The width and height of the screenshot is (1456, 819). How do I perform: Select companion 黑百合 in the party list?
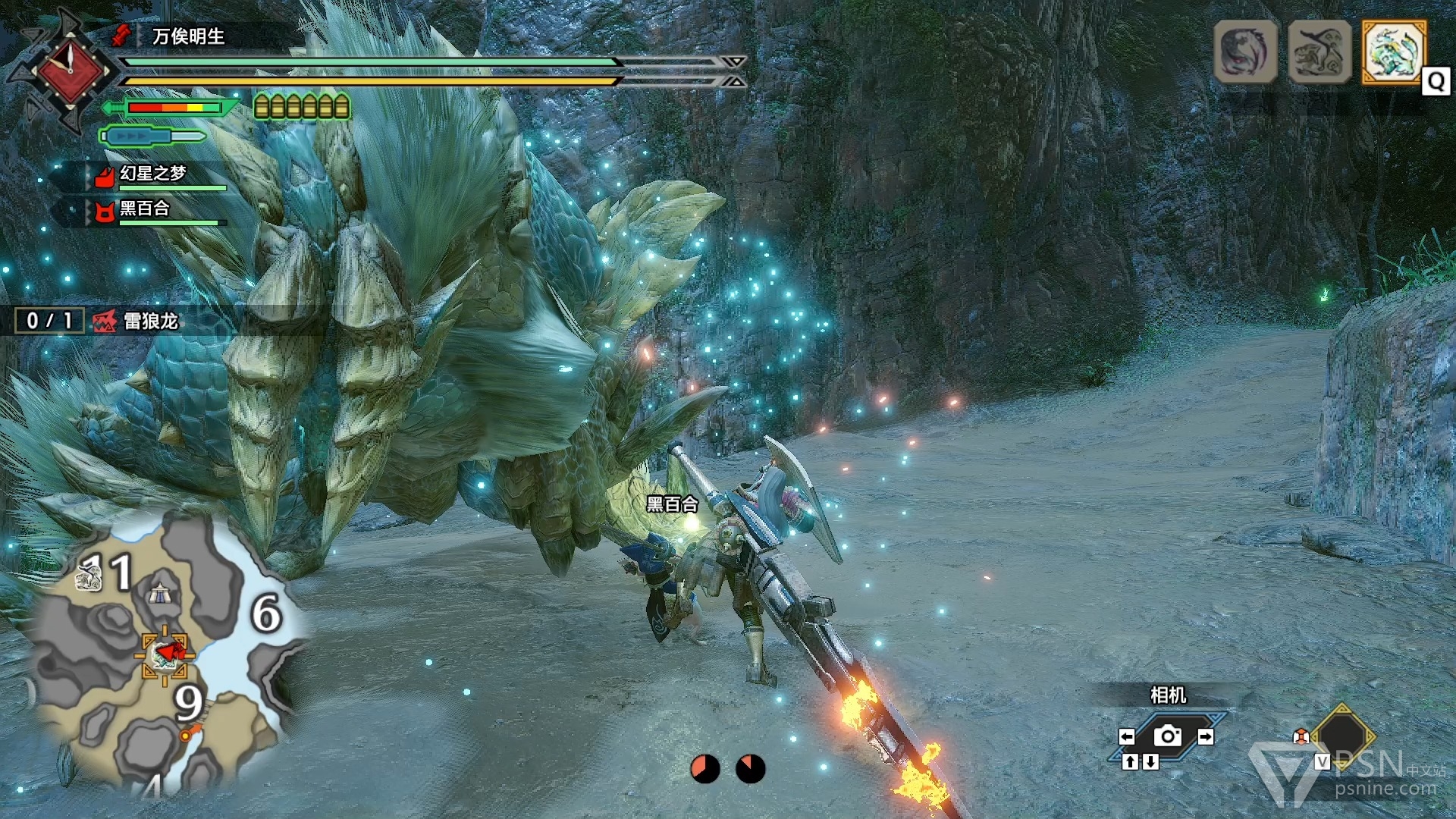(144, 209)
